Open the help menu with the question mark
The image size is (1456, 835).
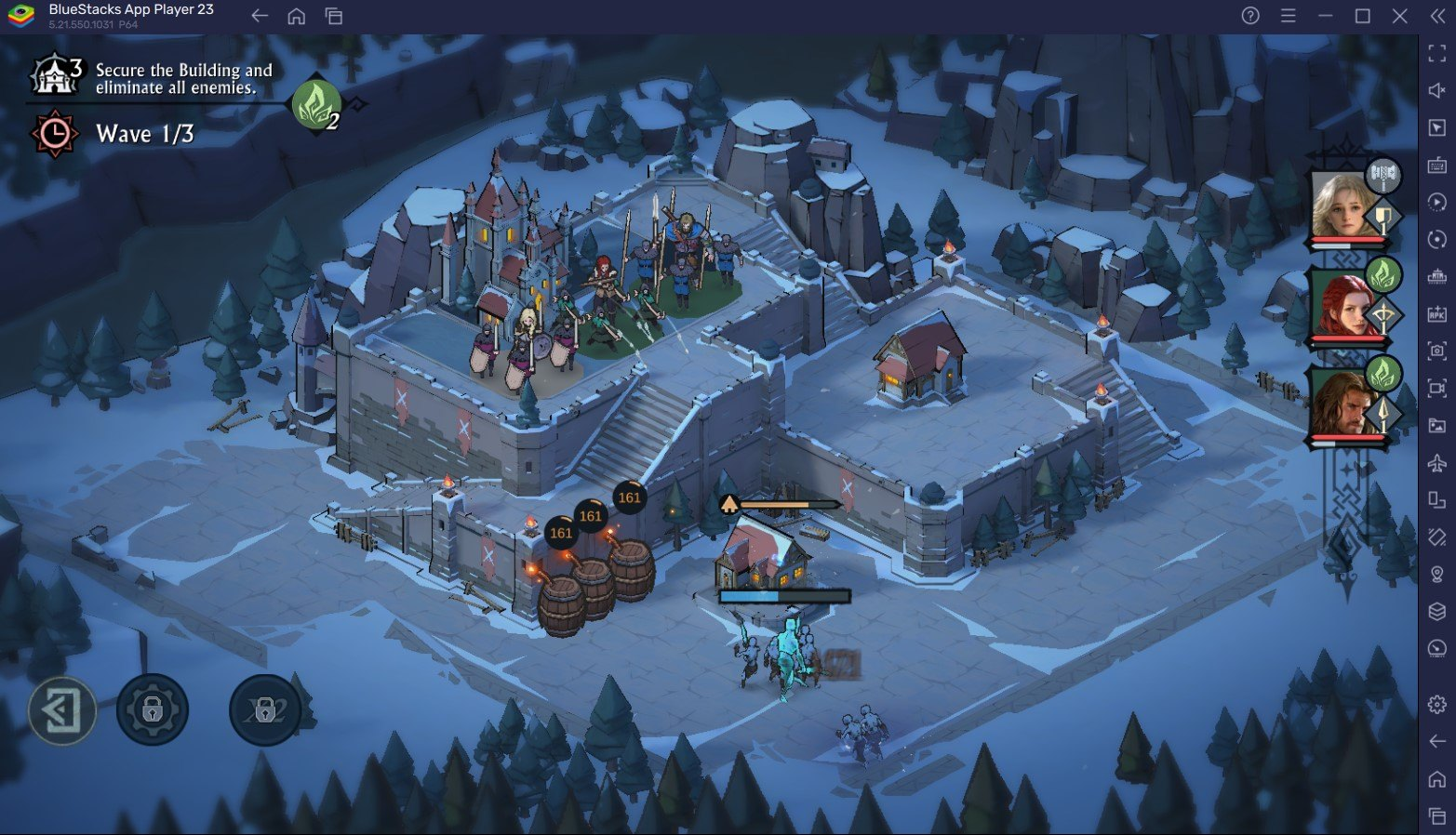click(x=1251, y=16)
